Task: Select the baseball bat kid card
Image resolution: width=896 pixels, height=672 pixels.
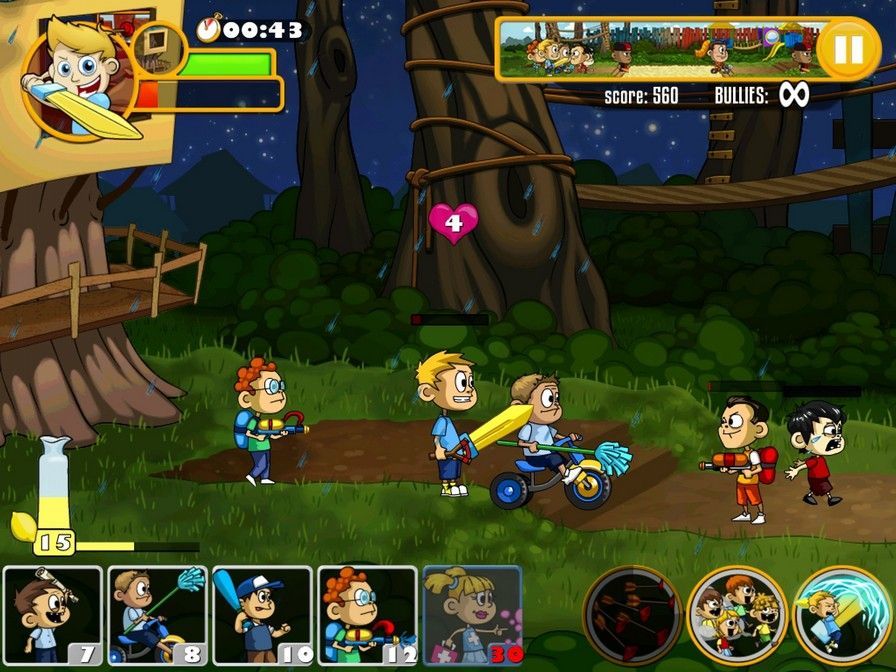Action: point(262,616)
